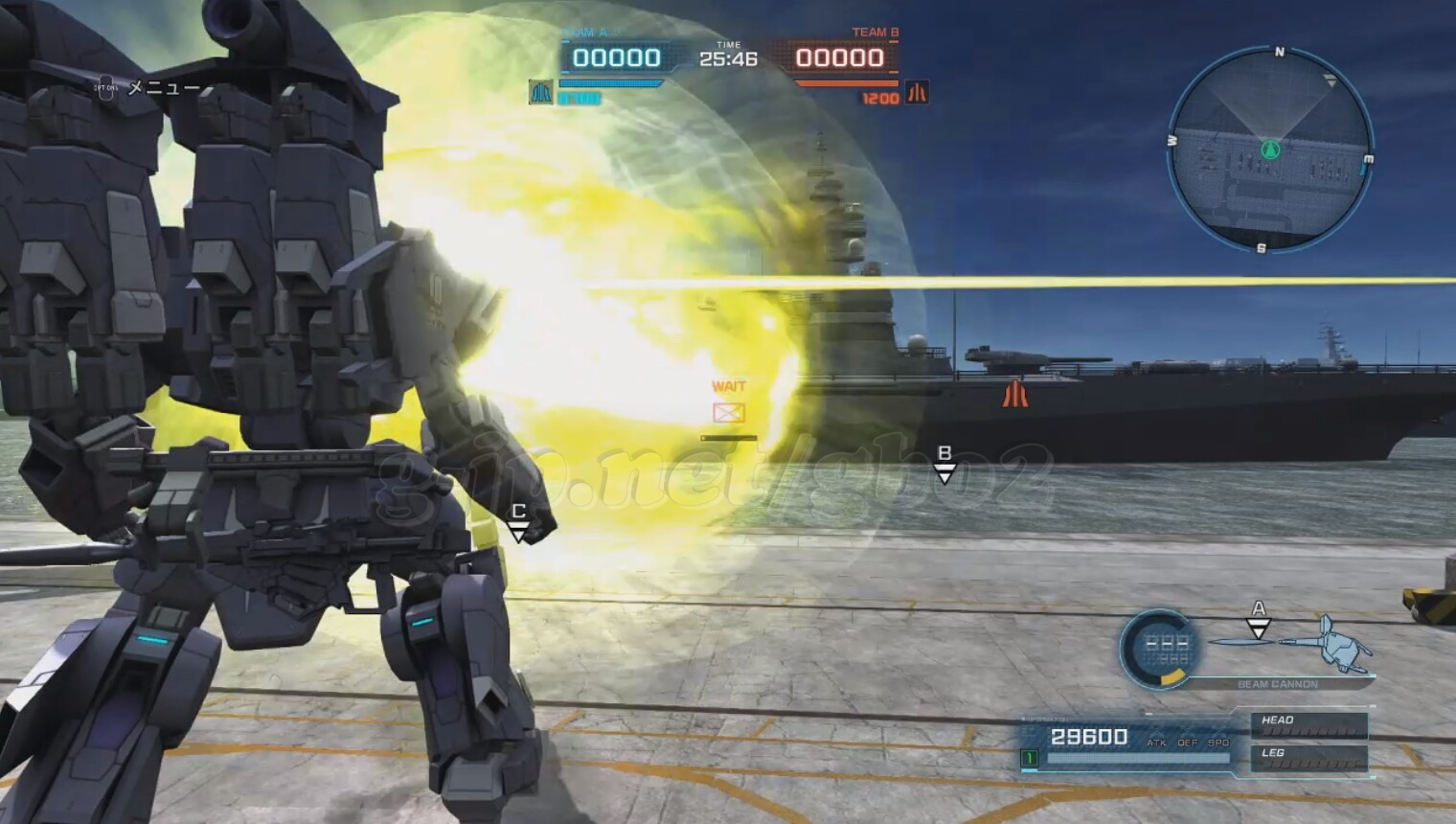Click relay point marker B

point(944,464)
